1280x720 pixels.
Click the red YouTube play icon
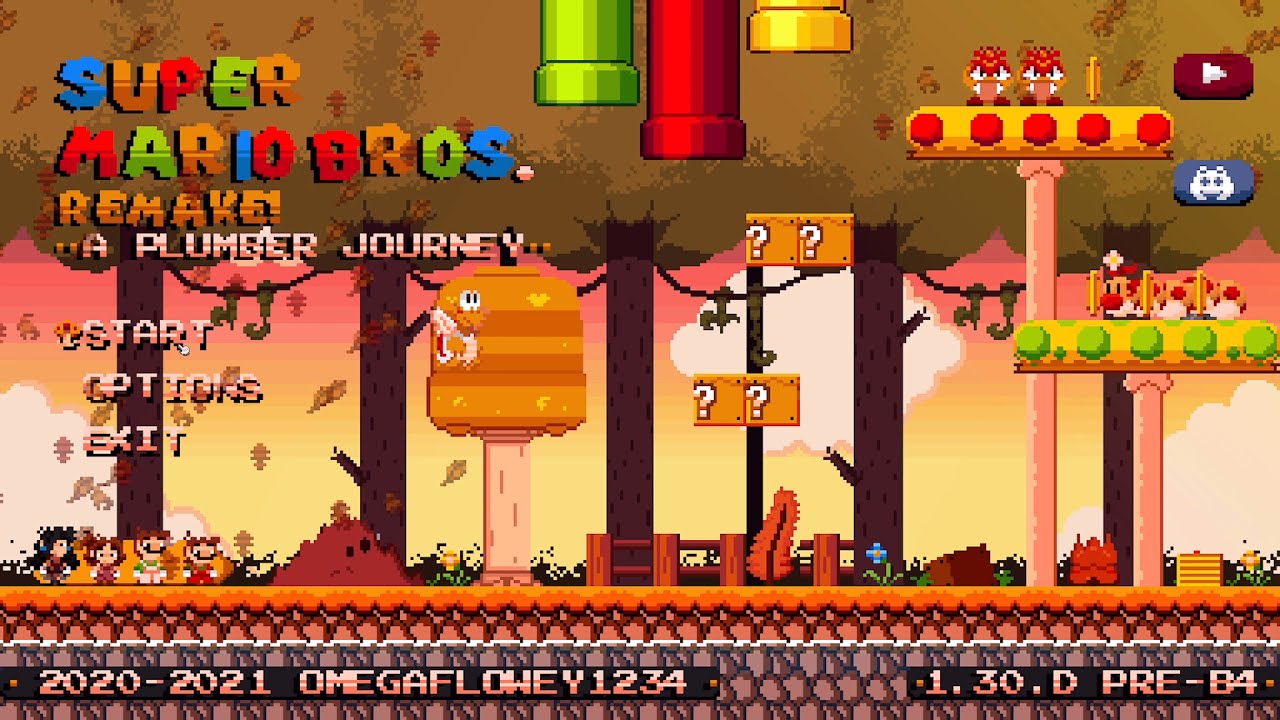point(1213,75)
